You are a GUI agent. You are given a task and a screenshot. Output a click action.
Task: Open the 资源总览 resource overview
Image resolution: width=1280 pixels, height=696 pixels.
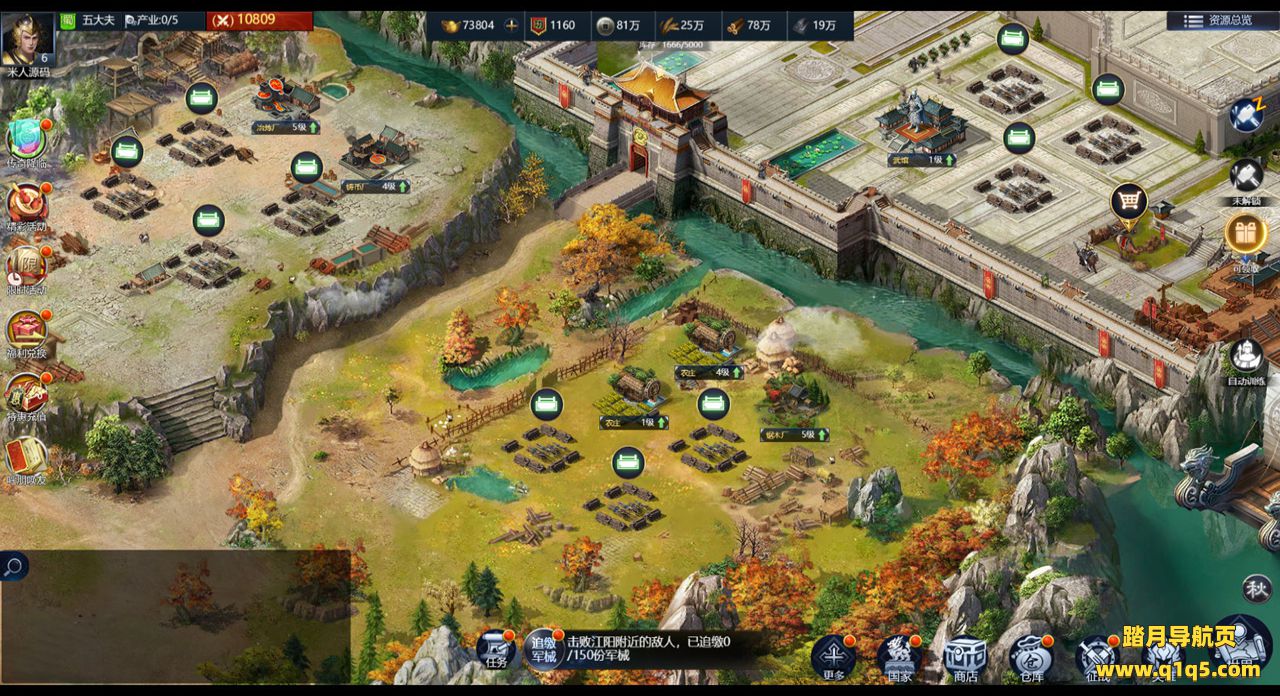1217,20
